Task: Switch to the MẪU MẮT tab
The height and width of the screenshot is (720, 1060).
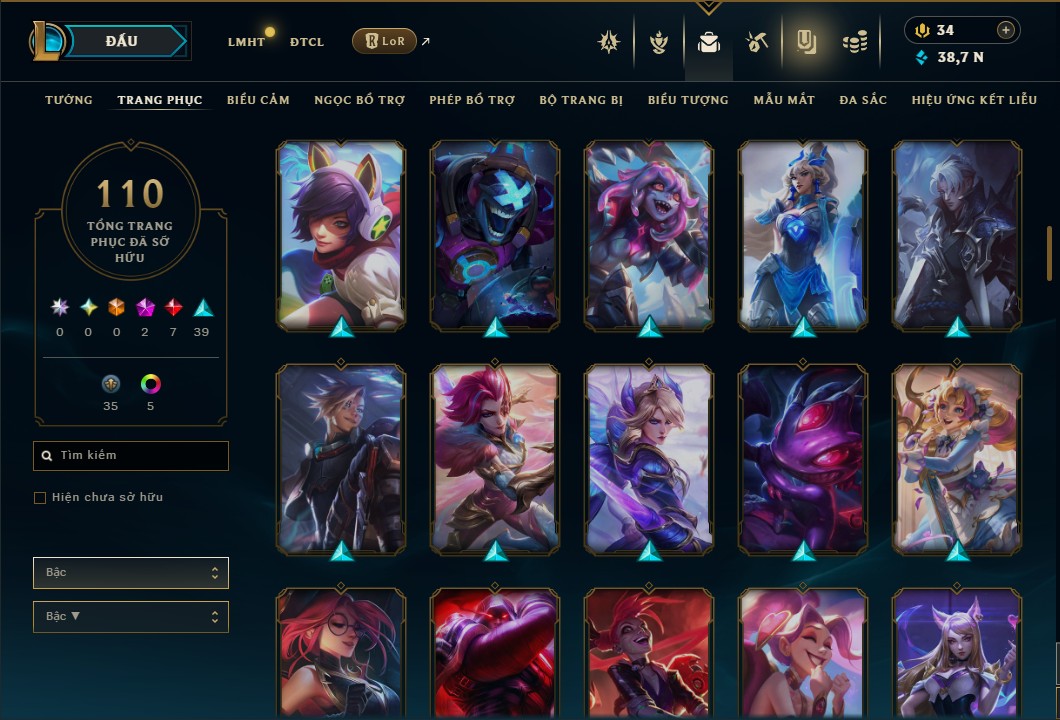Action: coord(784,100)
